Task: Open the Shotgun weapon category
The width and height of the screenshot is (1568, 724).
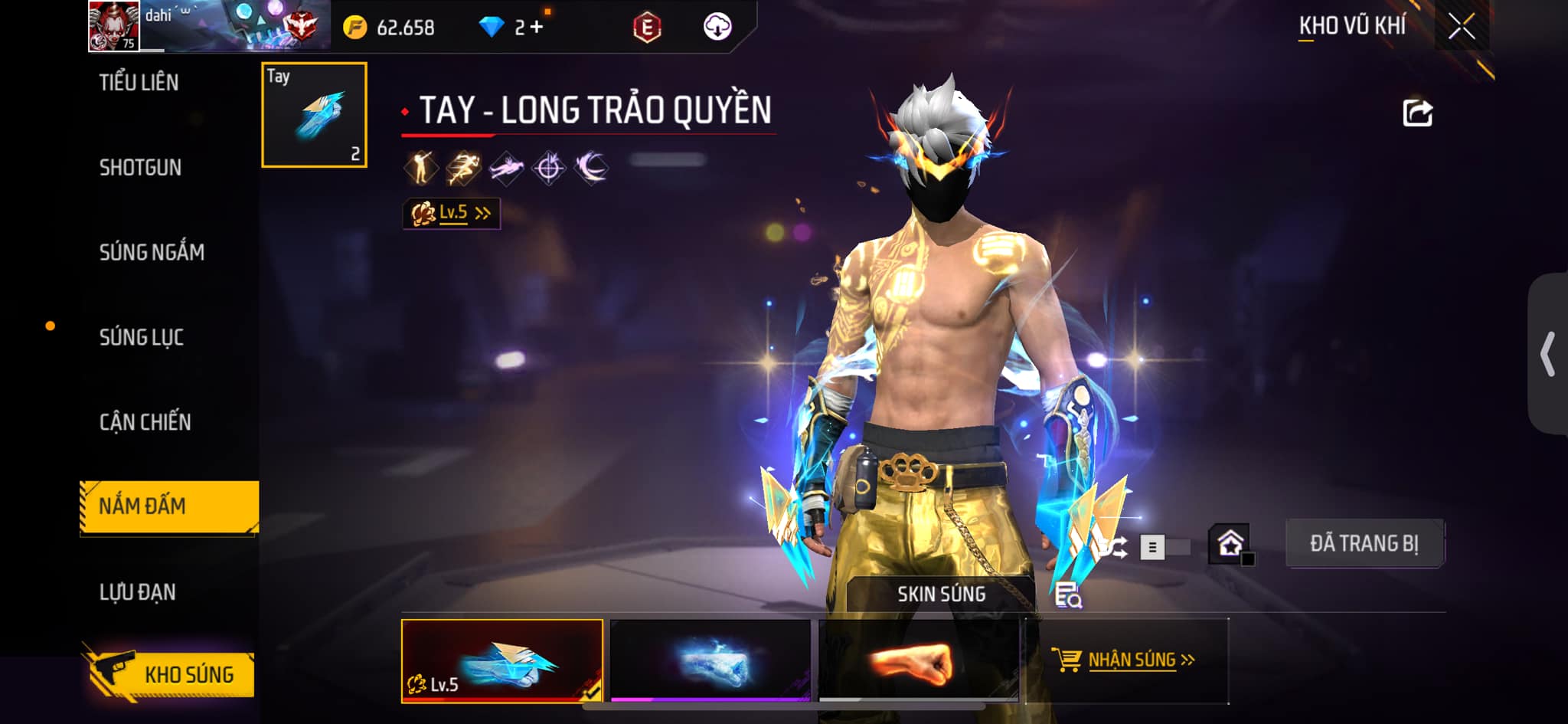Action: click(140, 168)
